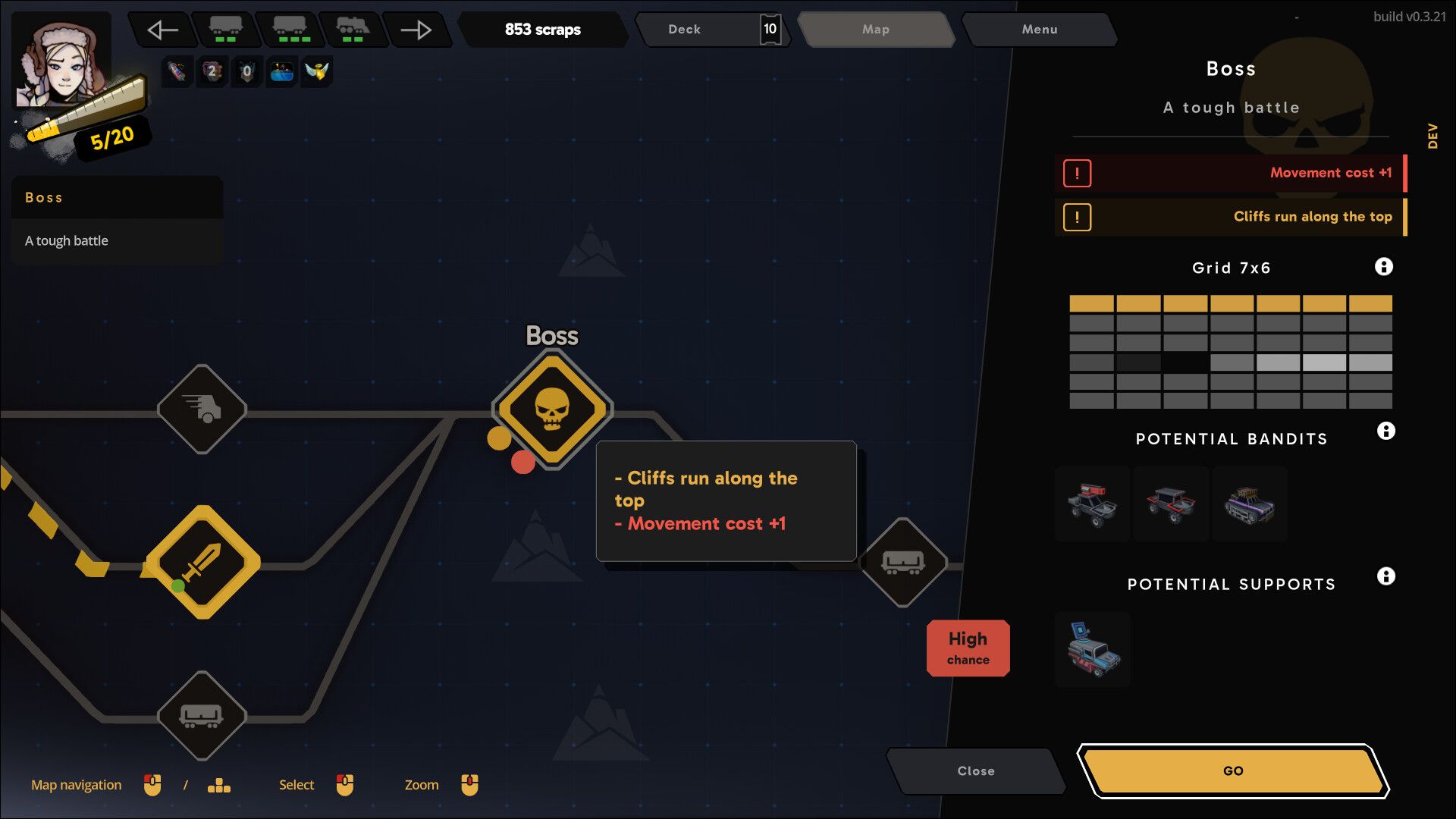Click the winged halo relic icon
The image size is (1456, 819).
316,72
